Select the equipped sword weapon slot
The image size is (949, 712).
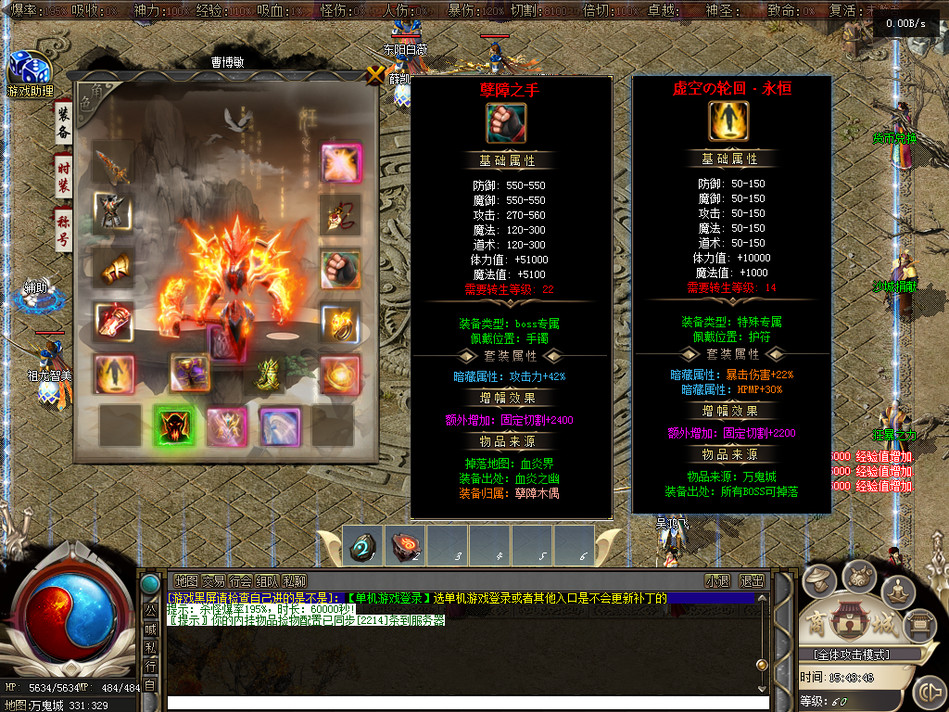(113, 163)
